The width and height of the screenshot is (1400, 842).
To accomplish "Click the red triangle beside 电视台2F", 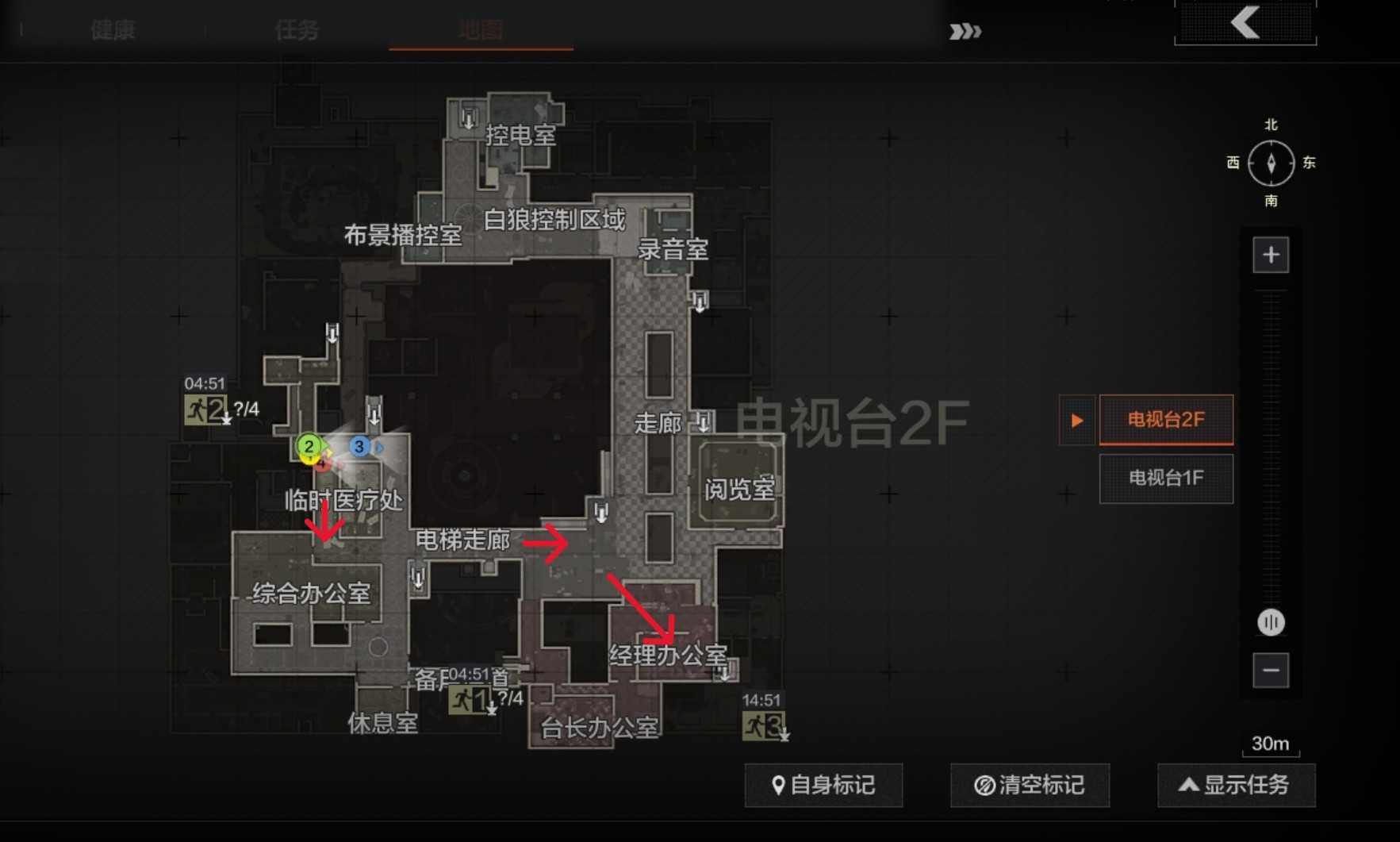I will 1076,420.
